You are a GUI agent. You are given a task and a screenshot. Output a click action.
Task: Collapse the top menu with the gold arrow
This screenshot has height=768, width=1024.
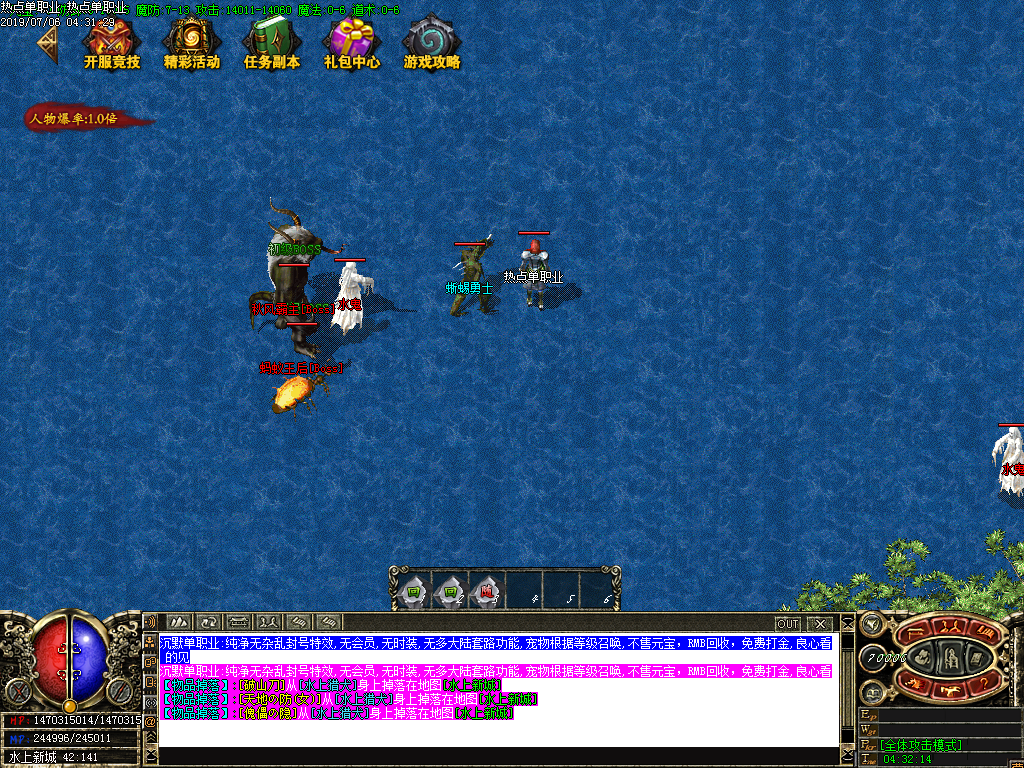(x=46, y=43)
